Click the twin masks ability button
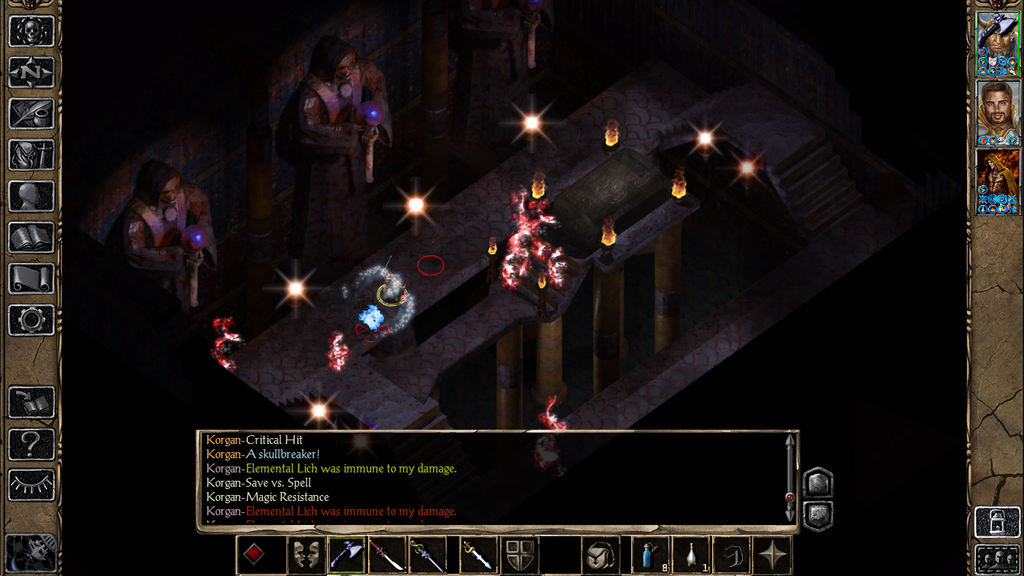Image resolution: width=1024 pixels, height=576 pixels. [x=306, y=555]
